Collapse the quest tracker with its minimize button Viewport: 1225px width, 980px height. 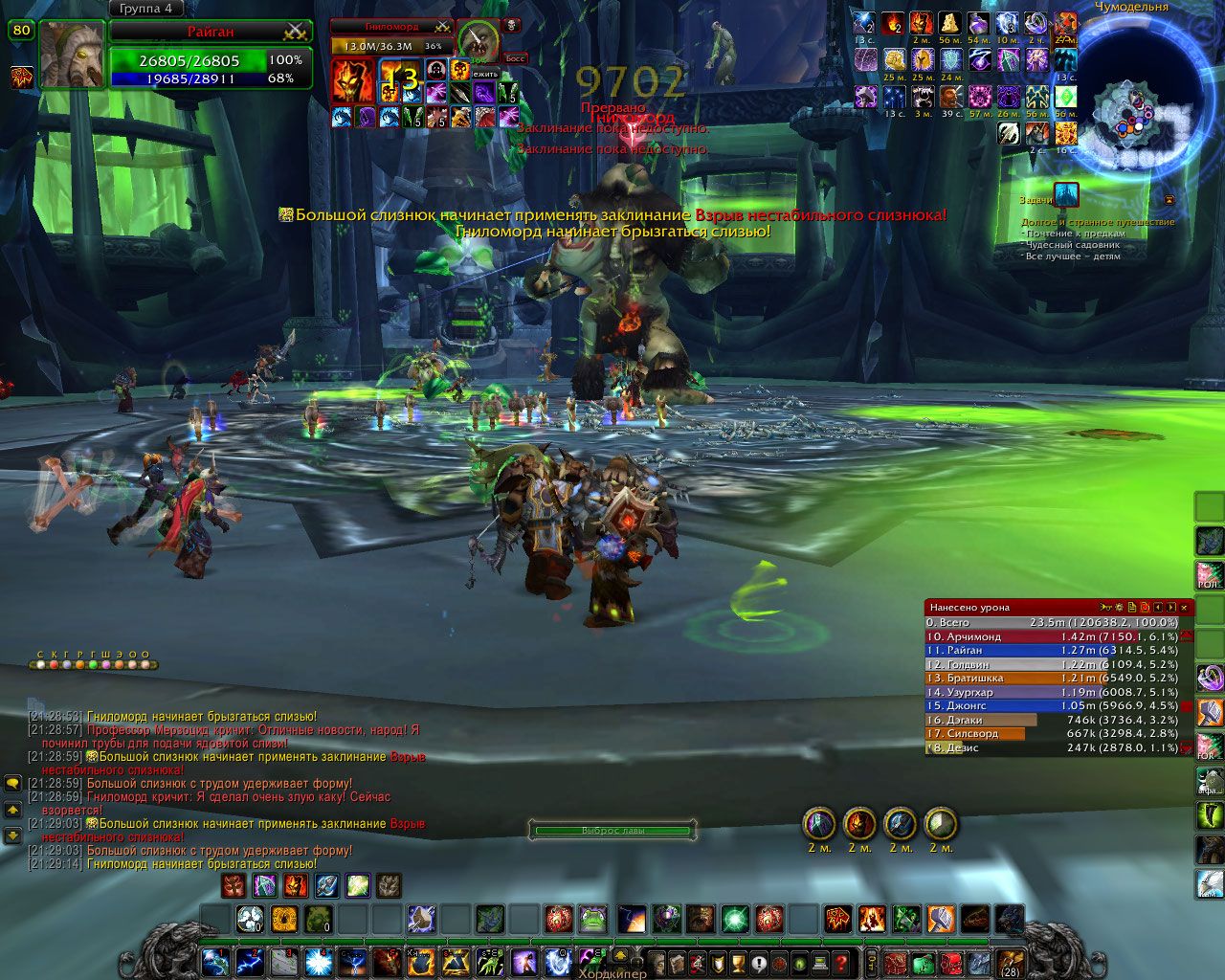[x=1169, y=200]
